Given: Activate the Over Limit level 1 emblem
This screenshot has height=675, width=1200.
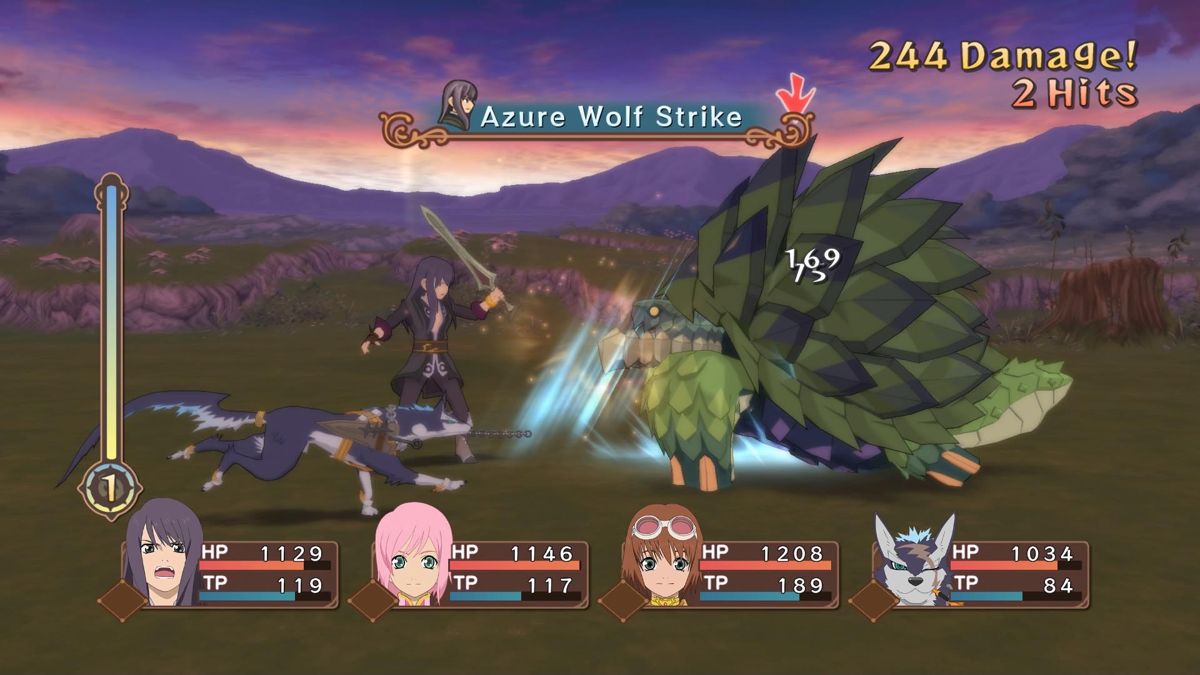Looking at the screenshot, I should (111, 490).
